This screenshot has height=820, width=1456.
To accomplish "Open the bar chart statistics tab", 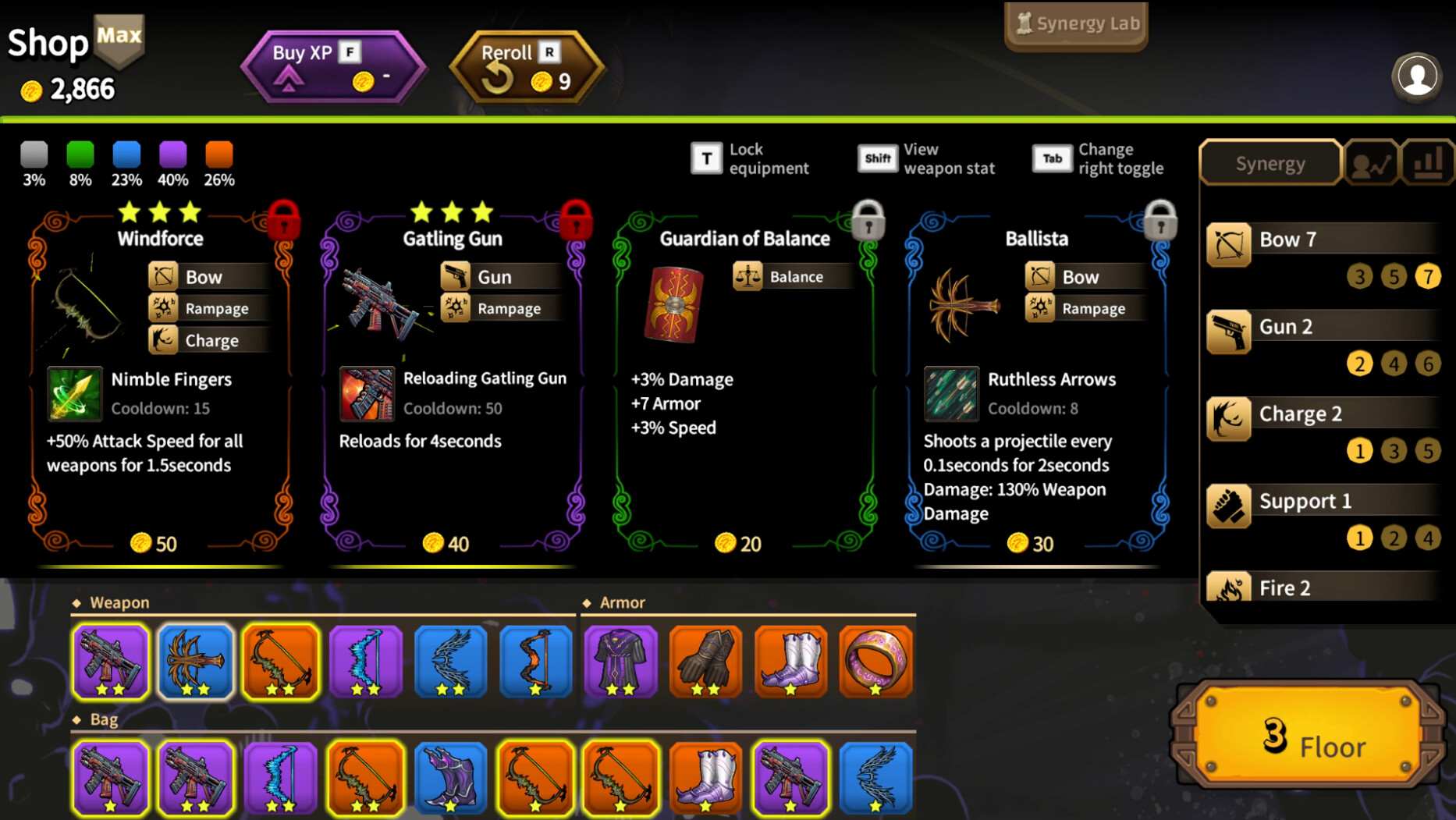I will [1429, 163].
